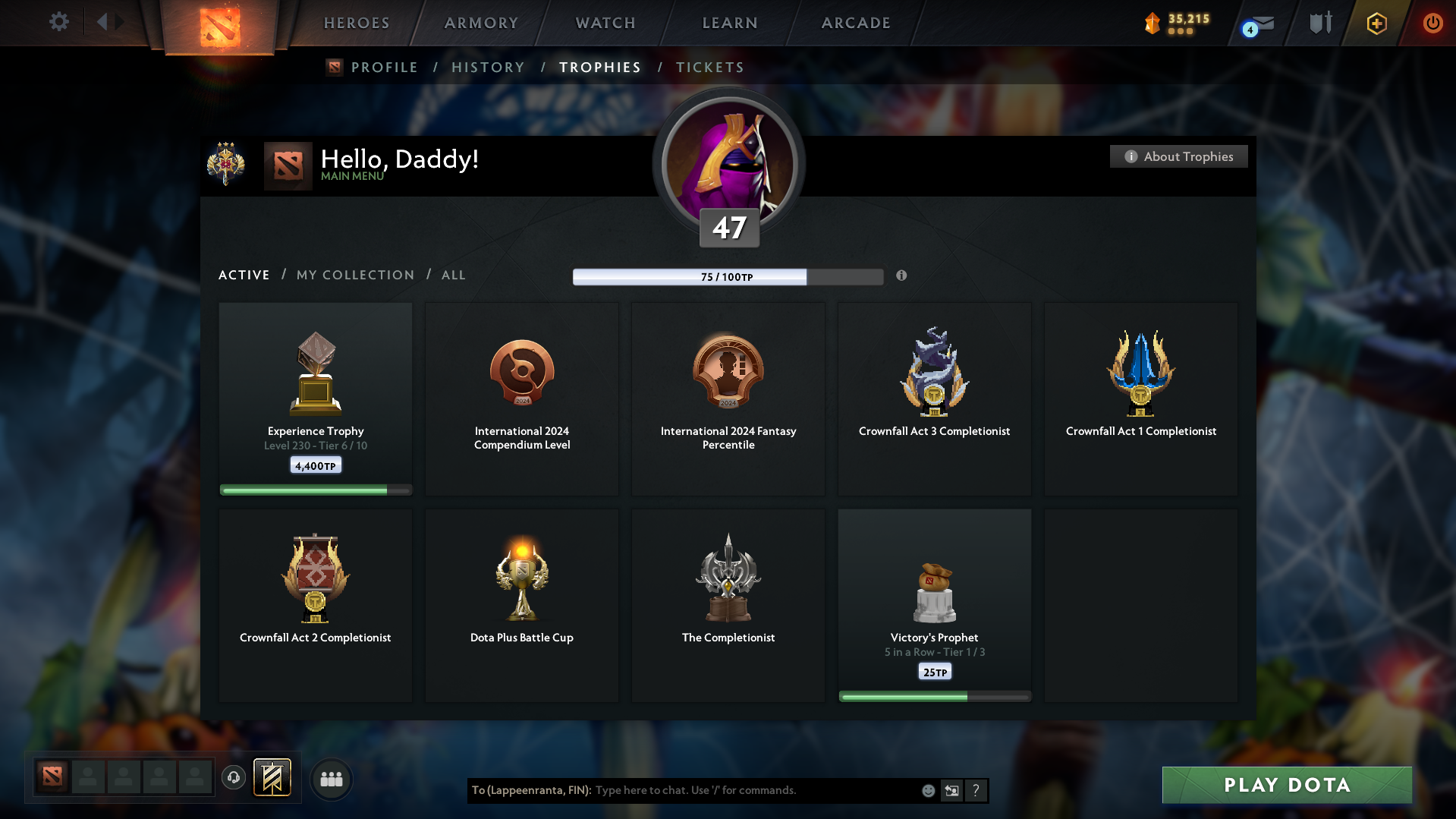1456x819 pixels.
Task: Open the Dota Plus subscription page
Action: 1376,23
